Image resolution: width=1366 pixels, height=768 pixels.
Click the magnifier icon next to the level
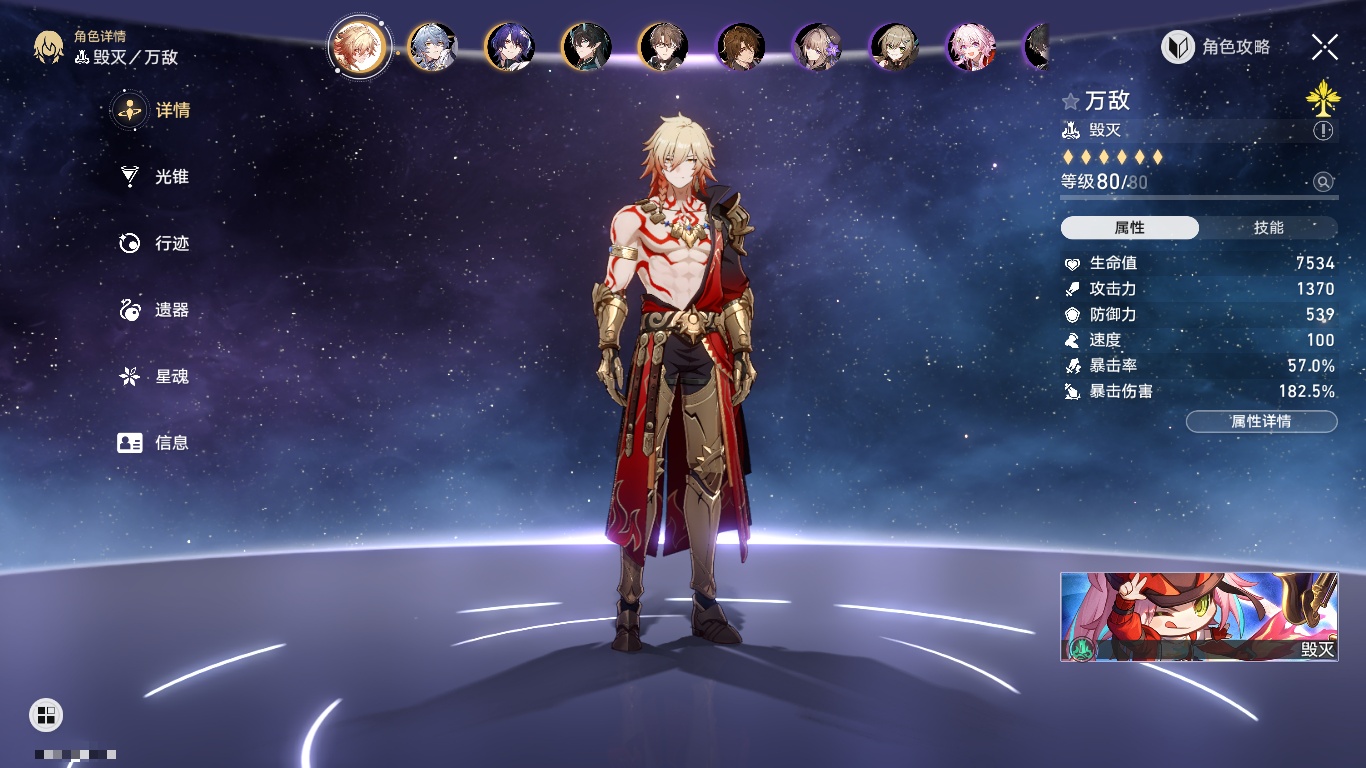[x=1323, y=182]
